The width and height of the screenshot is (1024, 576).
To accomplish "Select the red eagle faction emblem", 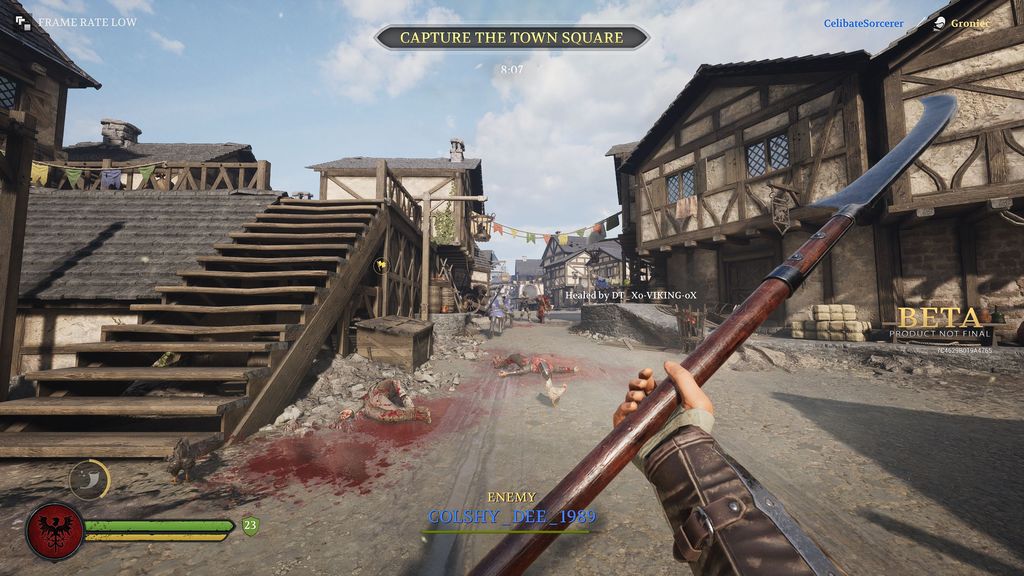I will (x=54, y=530).
